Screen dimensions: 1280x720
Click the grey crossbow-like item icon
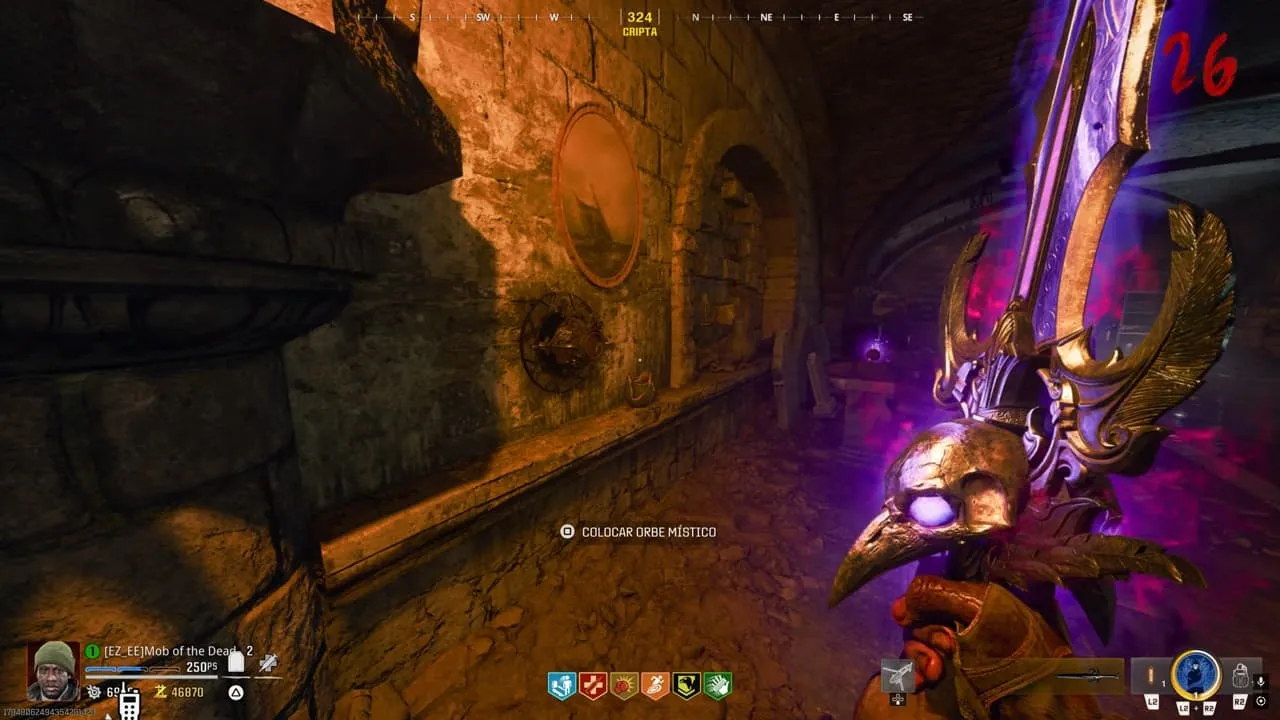tap(898, 675)
